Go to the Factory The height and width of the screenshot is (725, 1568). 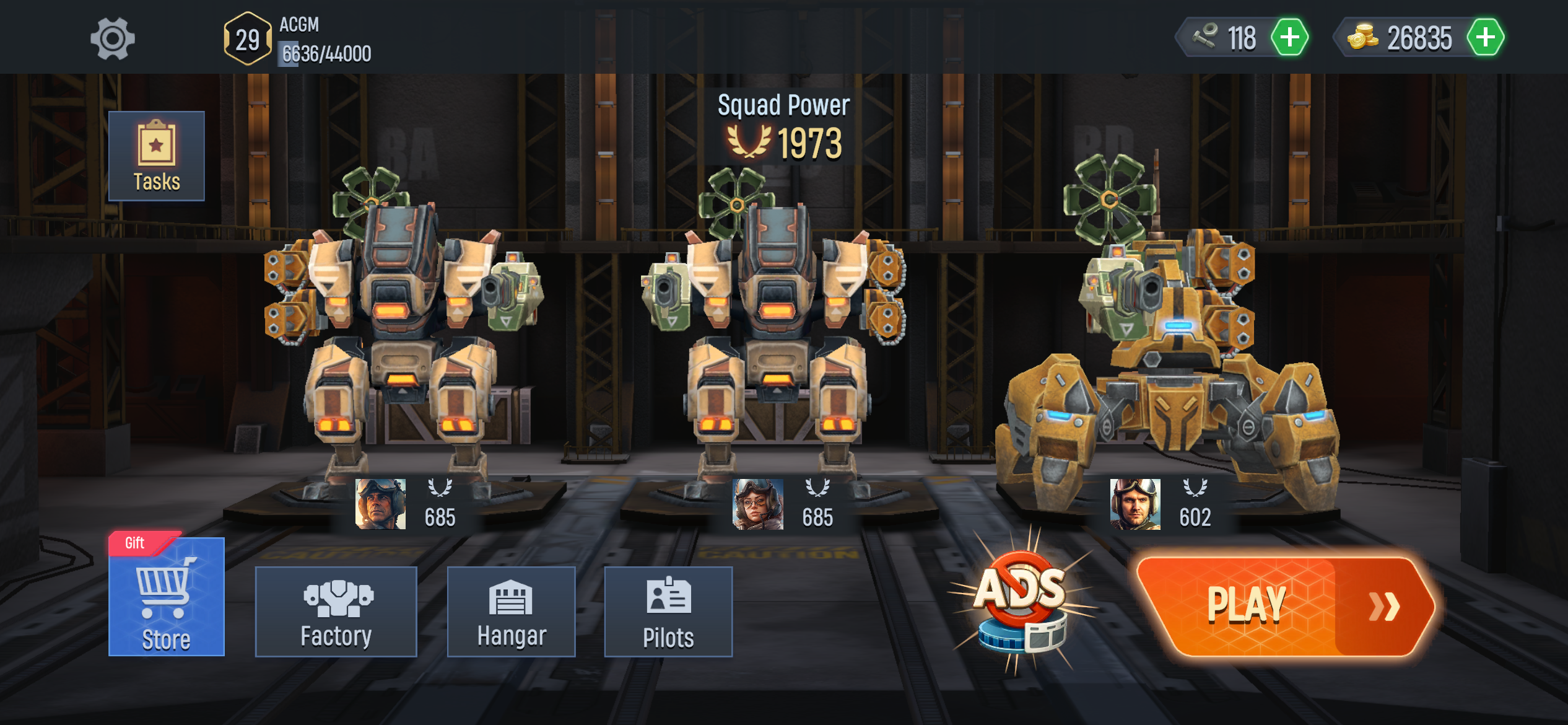pos(336,612)
